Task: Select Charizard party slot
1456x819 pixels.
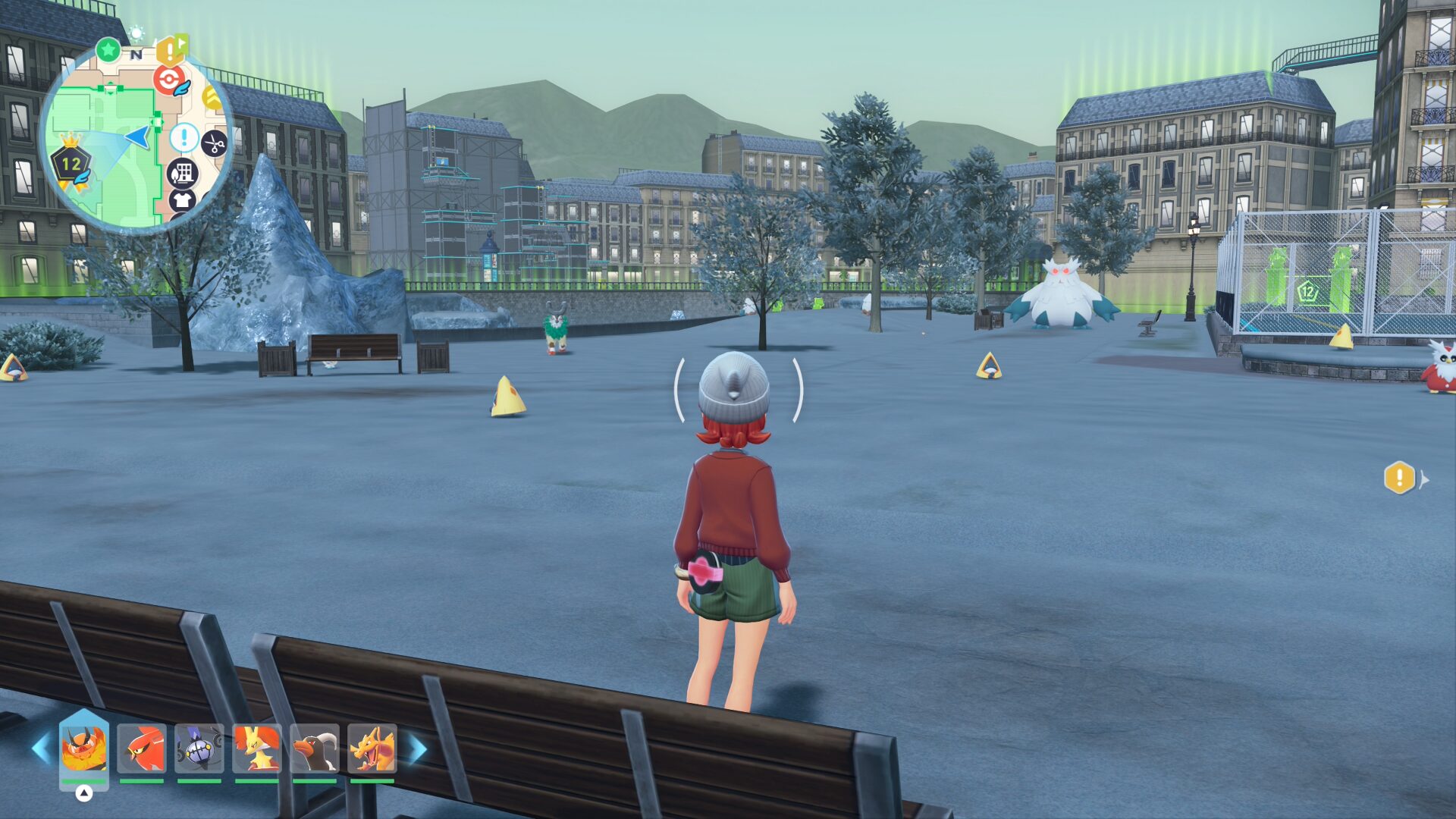Action: tap(372, 748)
